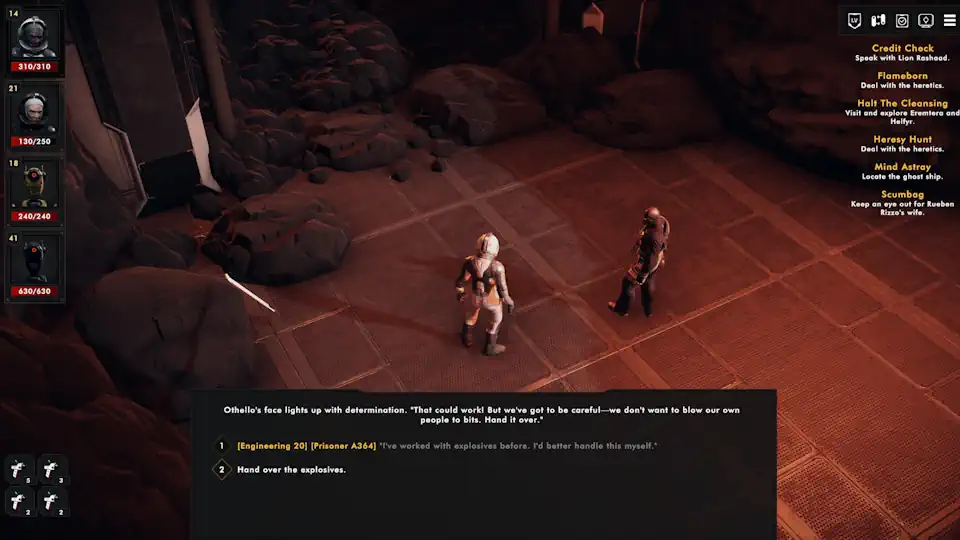Use the item slot with count 5
Screen dimensions: 960x540
[20, 469]
